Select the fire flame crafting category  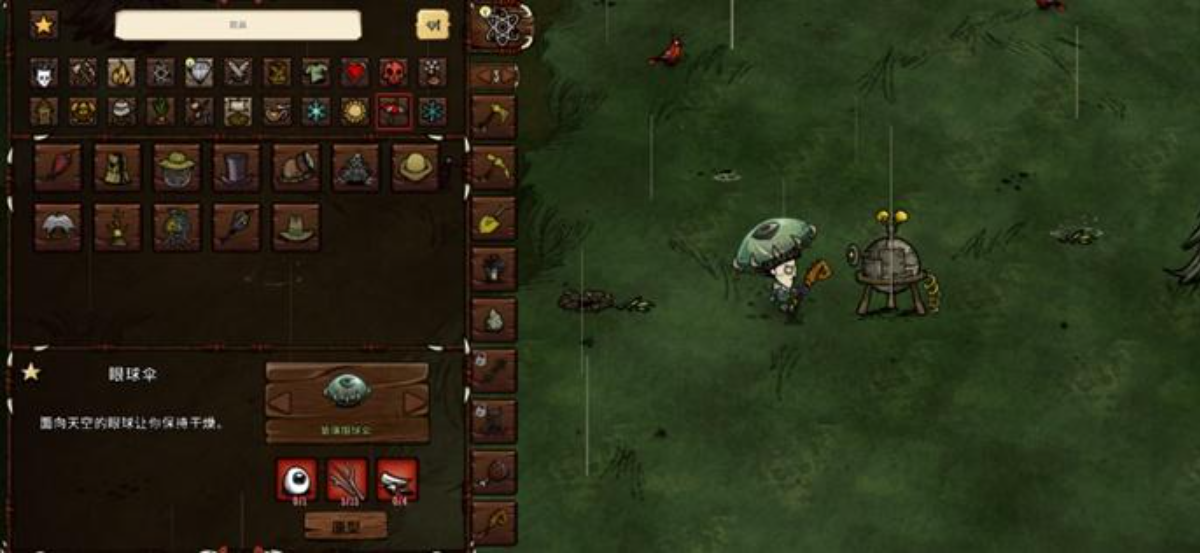121,72
